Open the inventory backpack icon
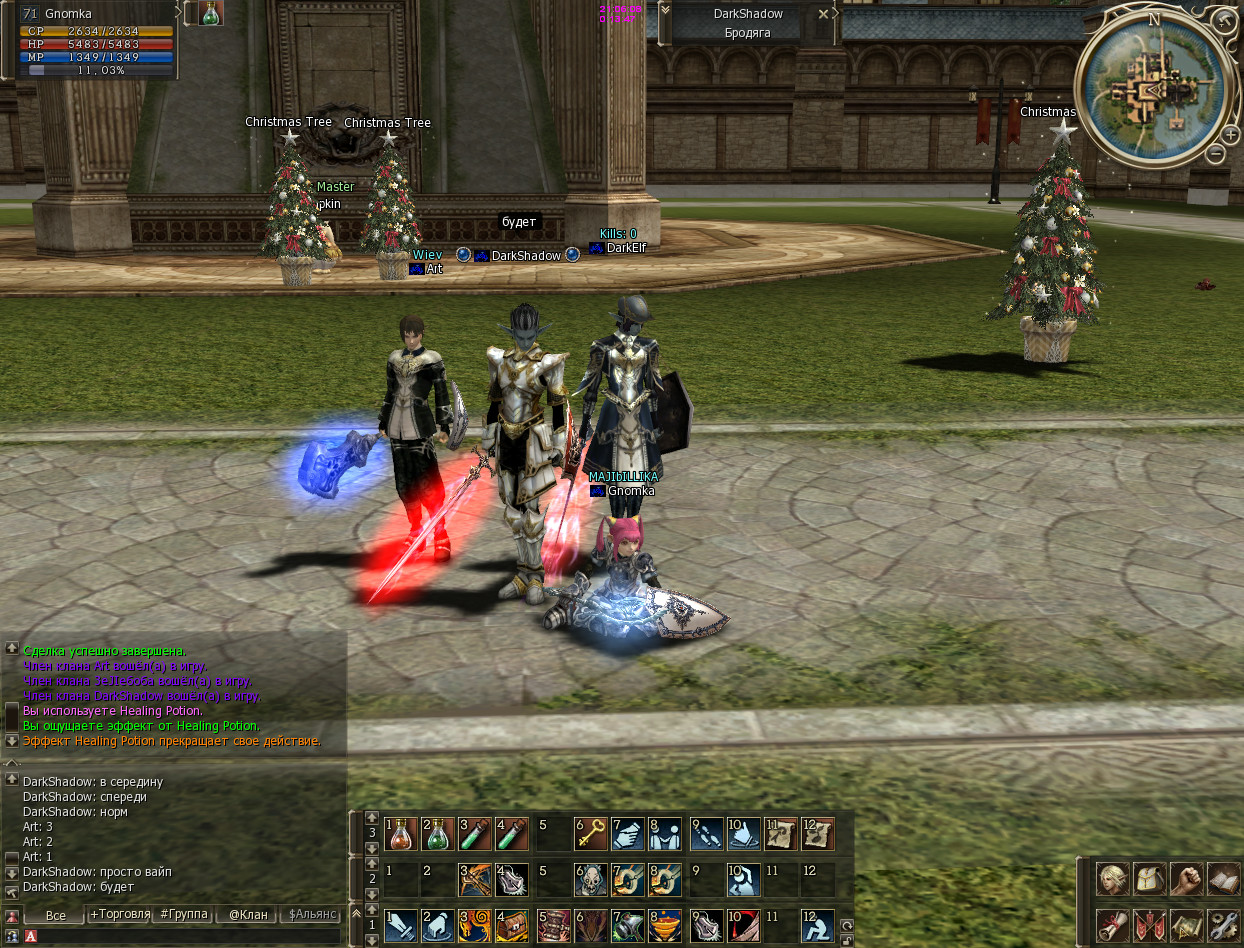Image resolution: width=1244 pixels, height=948 pixels. pos(1149,880)
